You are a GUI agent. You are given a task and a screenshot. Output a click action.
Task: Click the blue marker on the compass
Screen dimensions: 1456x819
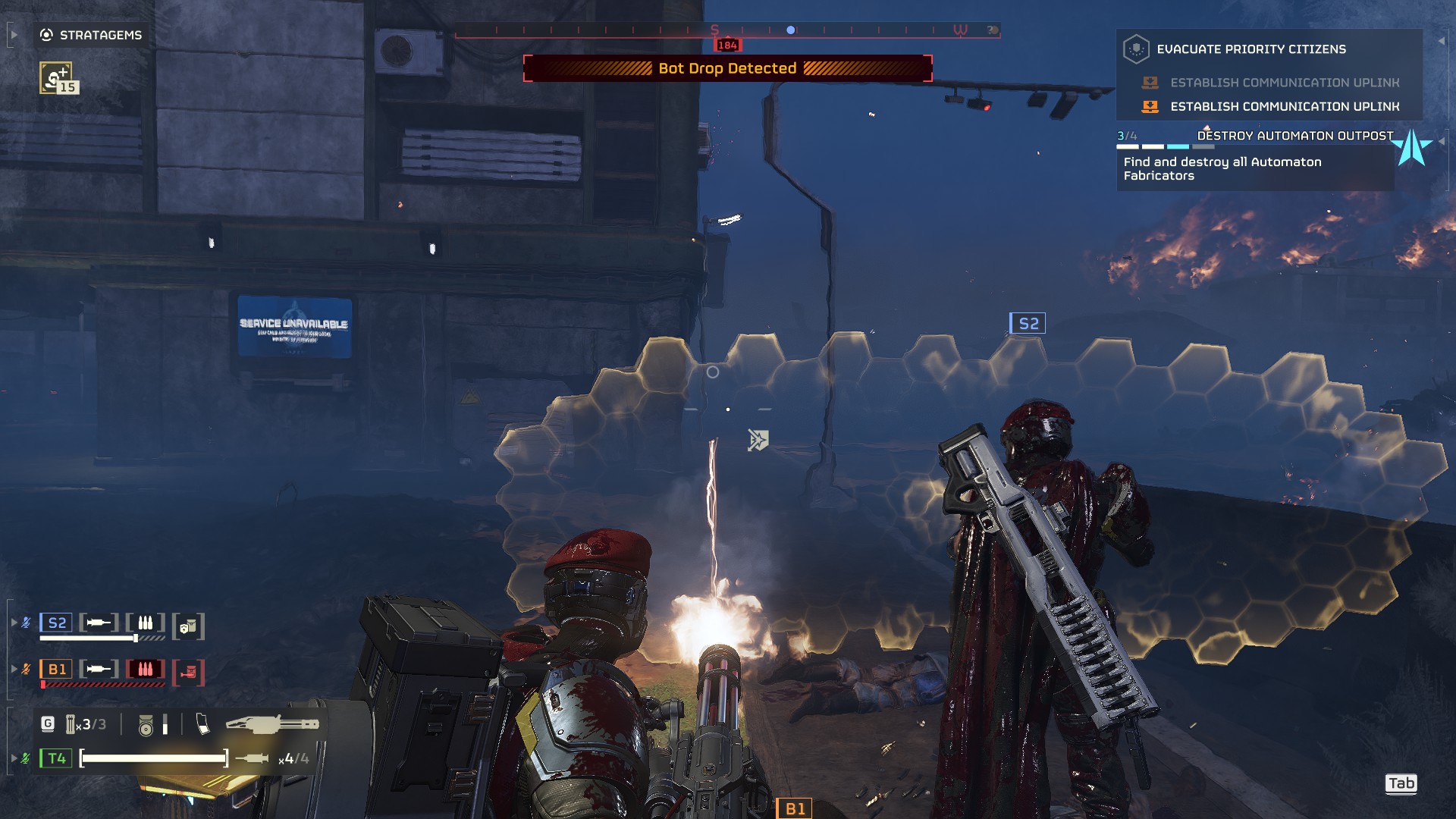pos(790,30)
